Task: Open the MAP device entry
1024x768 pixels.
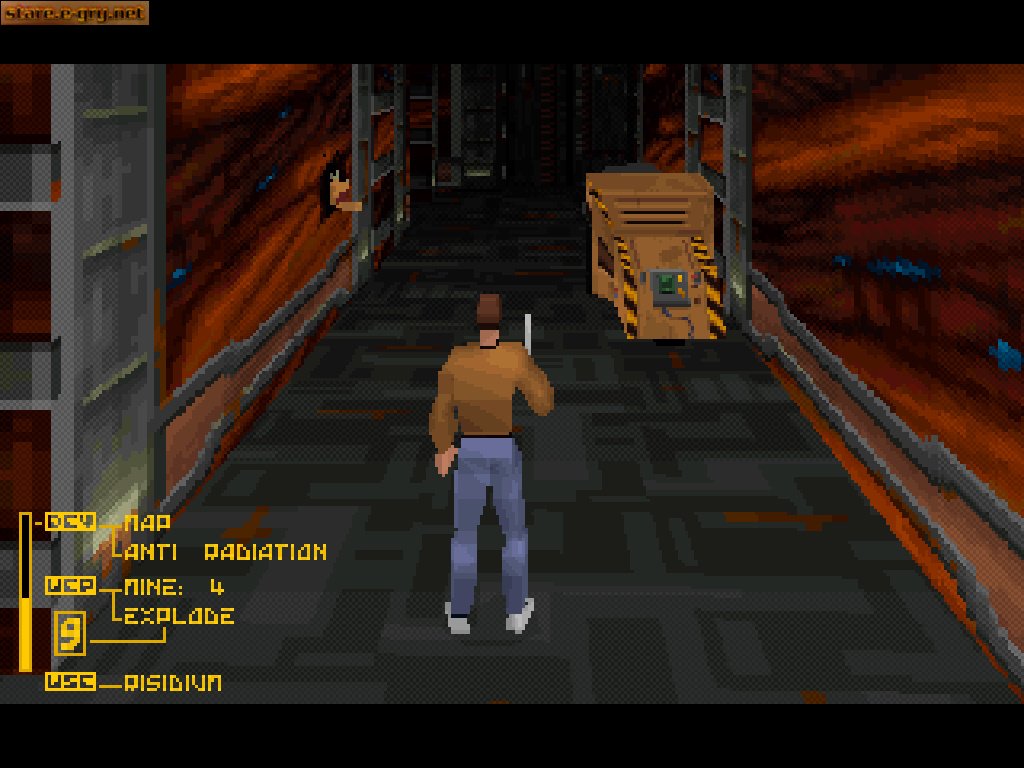Action: coord(147,521)
